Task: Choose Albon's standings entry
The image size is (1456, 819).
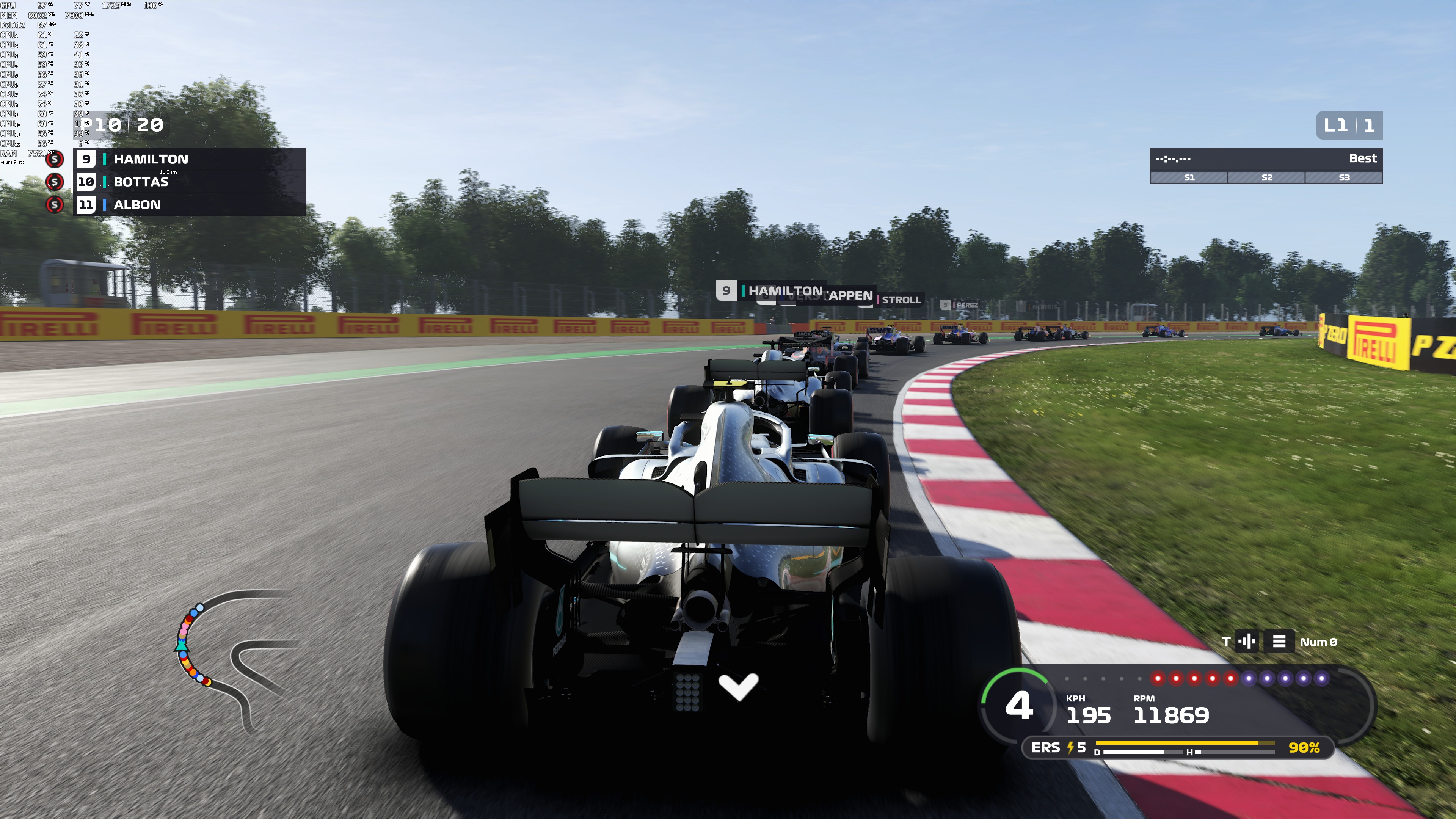Action: coord(189,205)
